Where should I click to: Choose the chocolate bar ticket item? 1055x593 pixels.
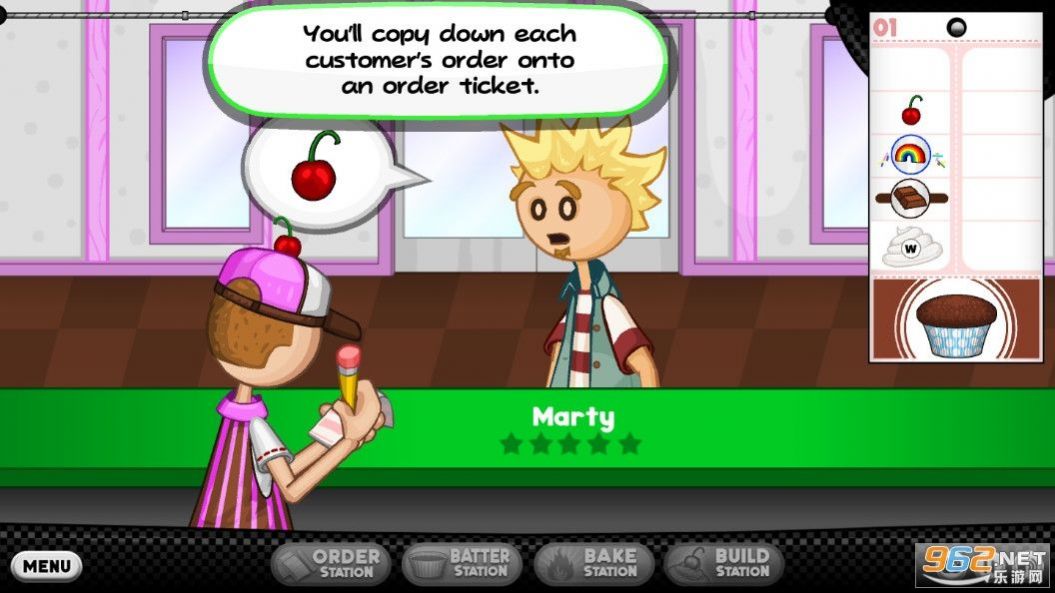click(x=911, y=198)
